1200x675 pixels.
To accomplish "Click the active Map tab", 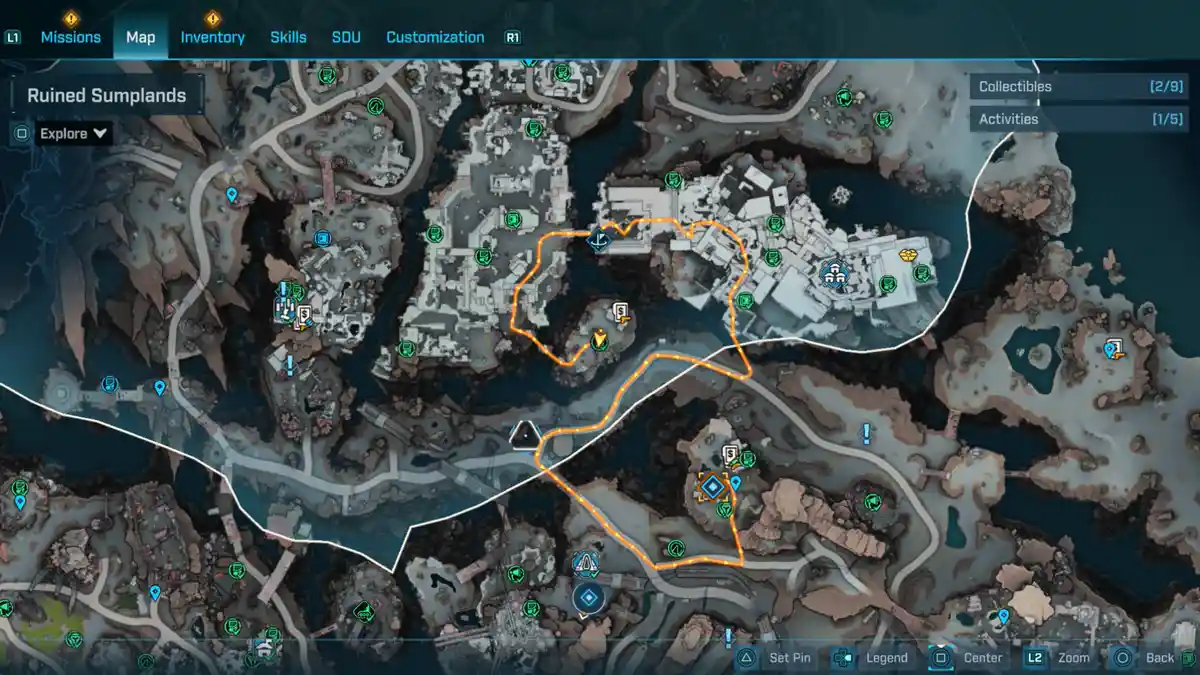I will pos(140,37).
